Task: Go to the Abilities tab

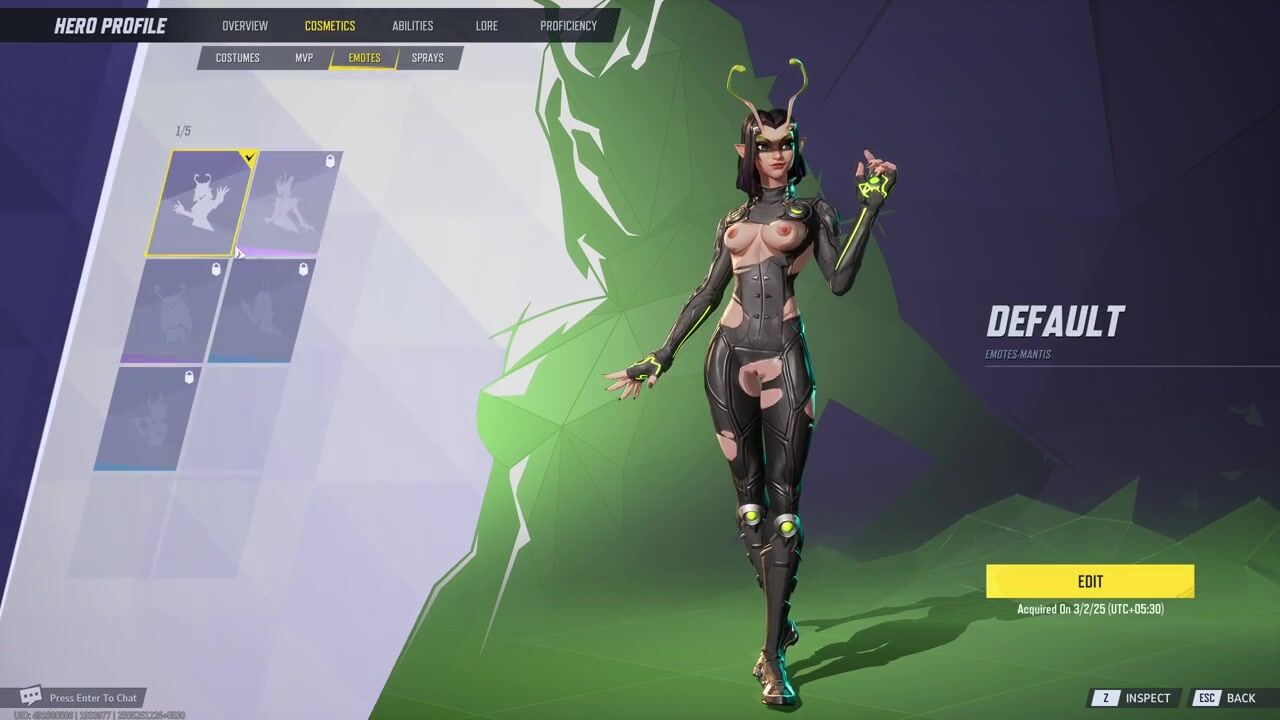Action: 412,26
